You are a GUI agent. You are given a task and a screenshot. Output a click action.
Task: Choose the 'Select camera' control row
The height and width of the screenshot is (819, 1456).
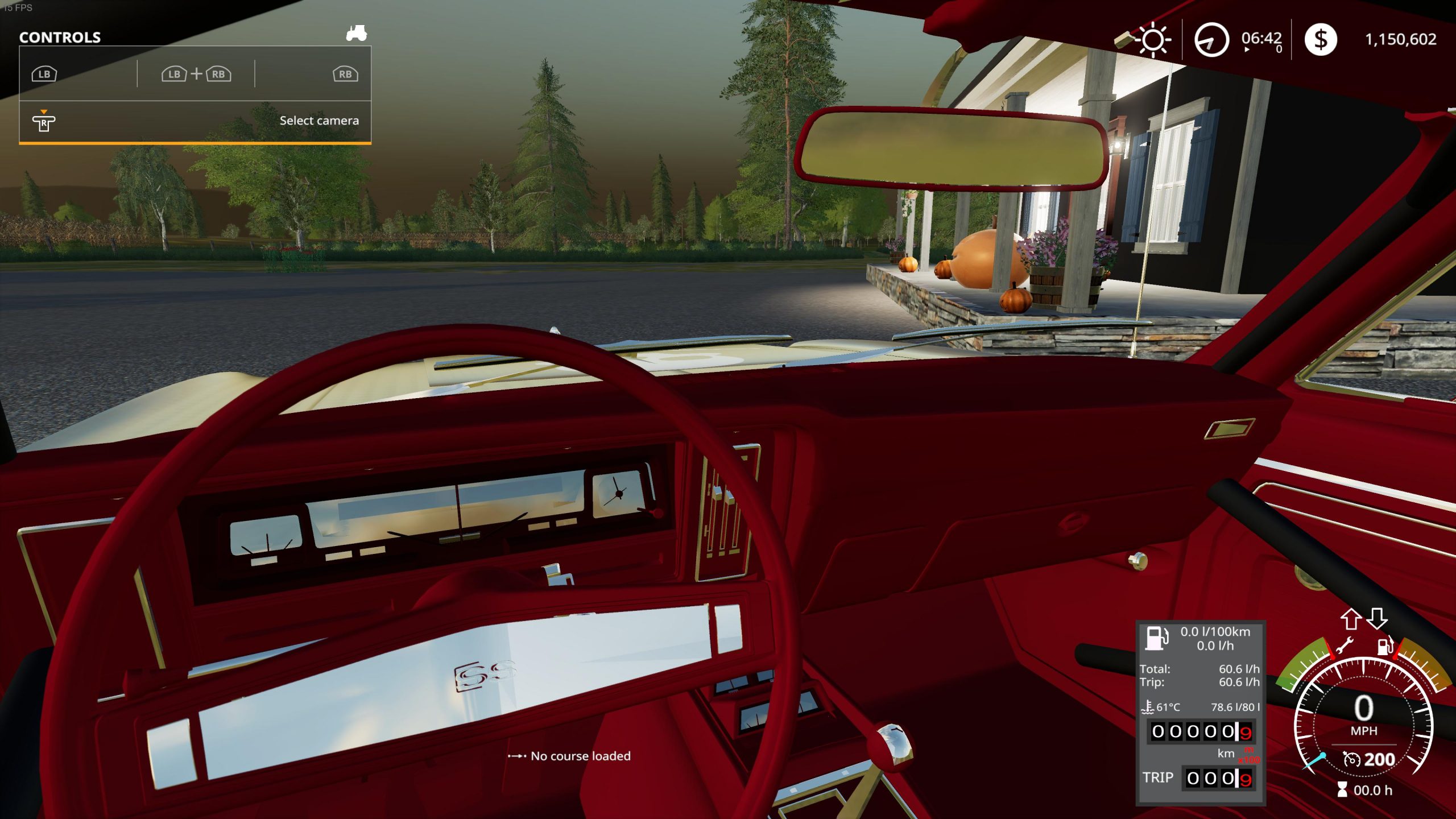(x=195, y=121)
